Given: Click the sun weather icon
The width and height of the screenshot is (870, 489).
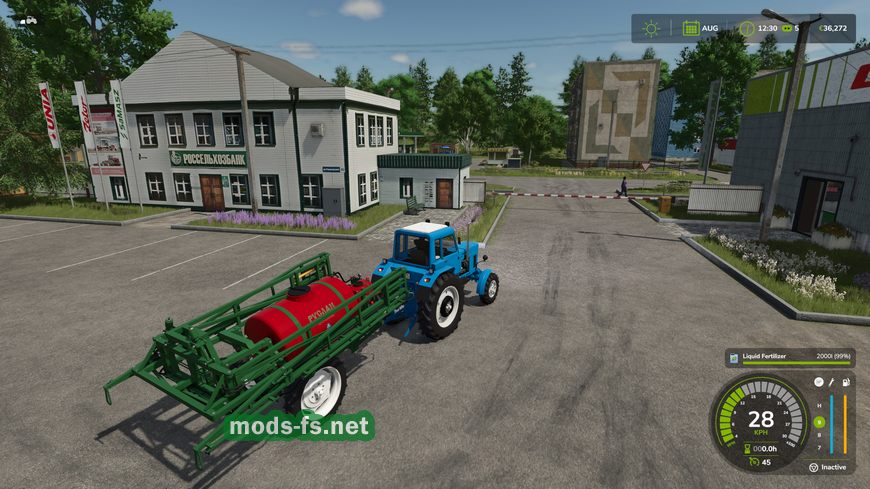Looking at the screenshot, I should coord(652,28).
